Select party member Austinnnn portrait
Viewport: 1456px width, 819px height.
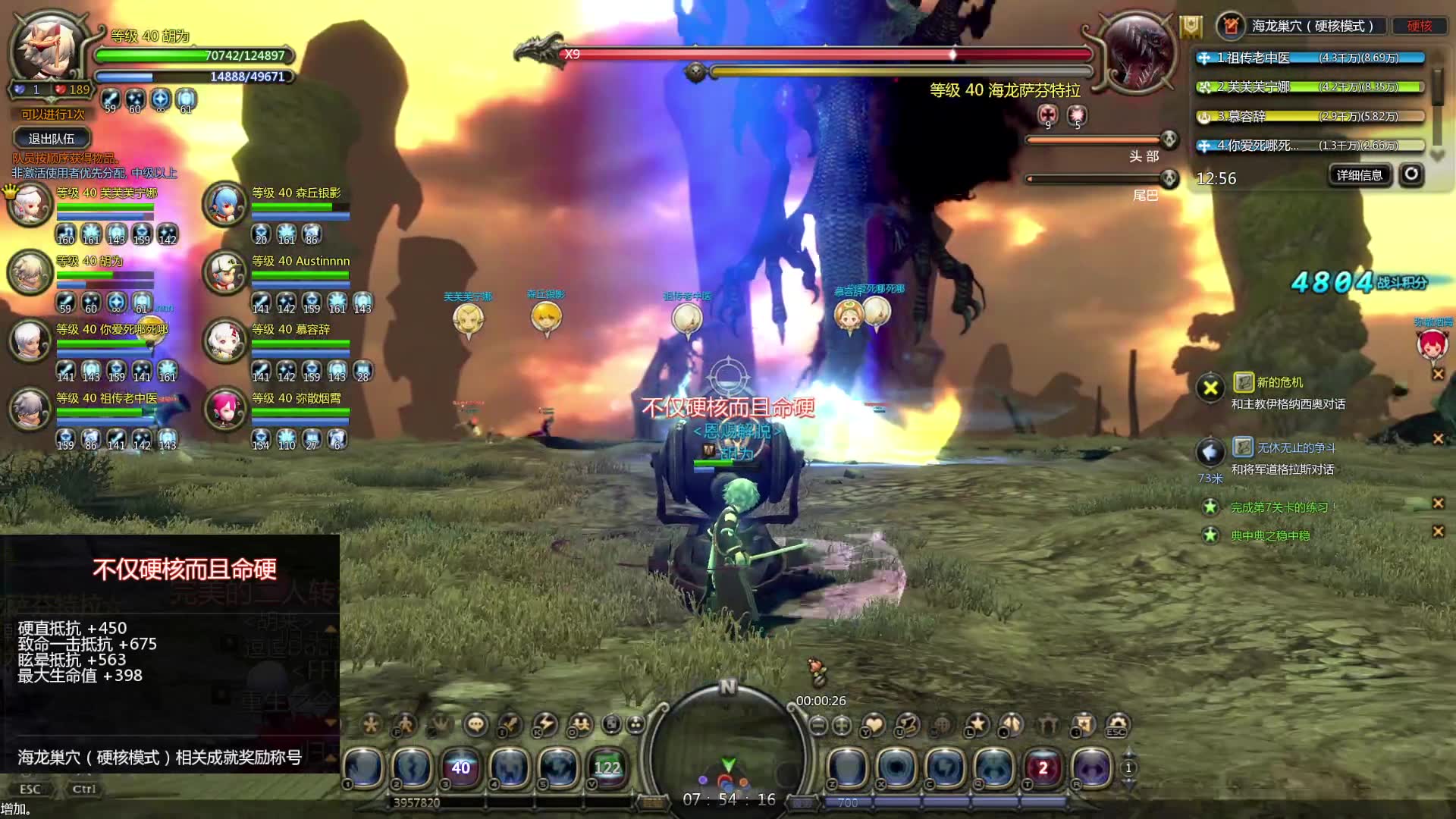(225, 272)
